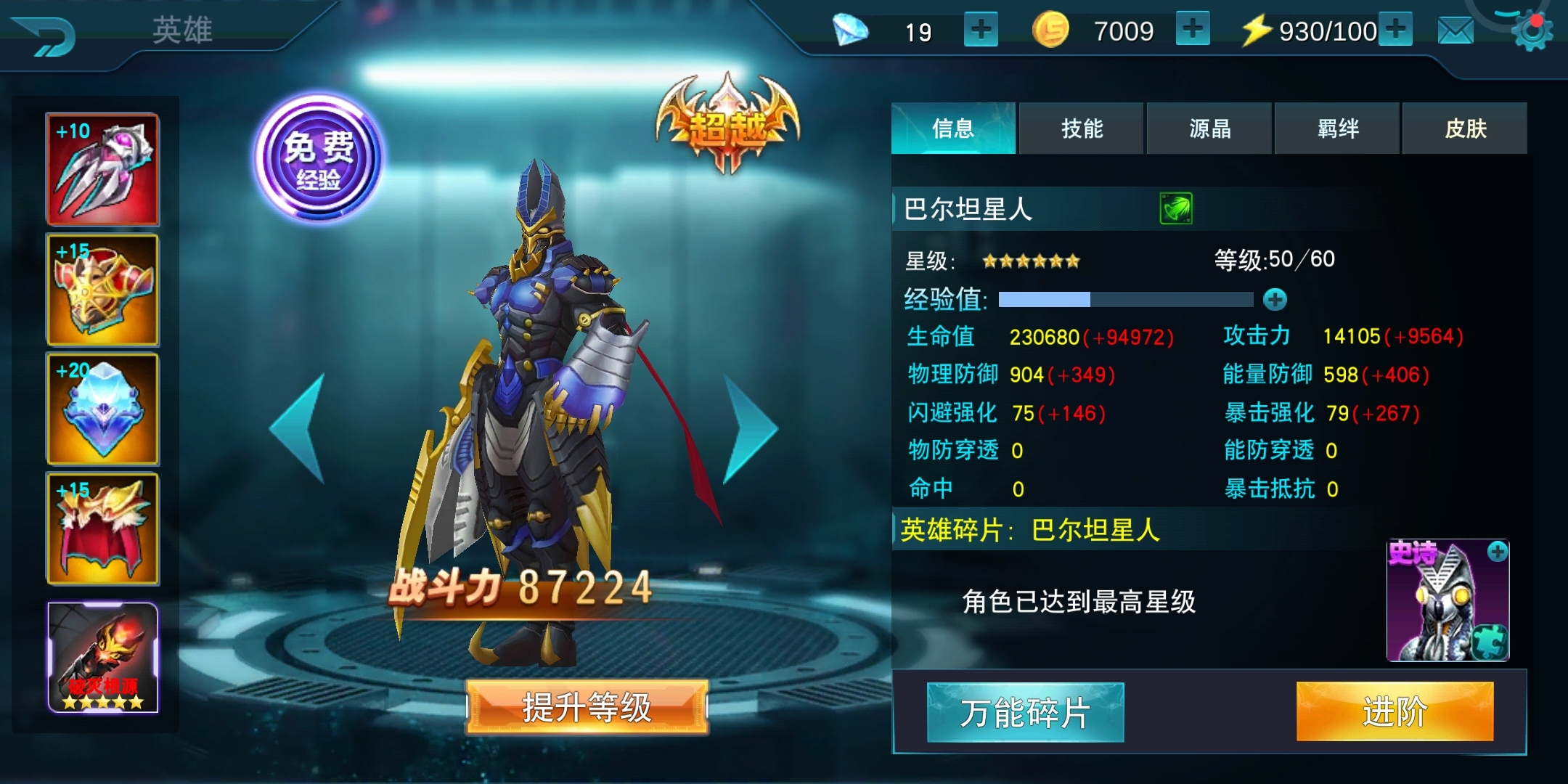The width and height of the screenshot is (1568, 784).
Task: Select the +20 crystal equipment
Action: coord(104,409)
